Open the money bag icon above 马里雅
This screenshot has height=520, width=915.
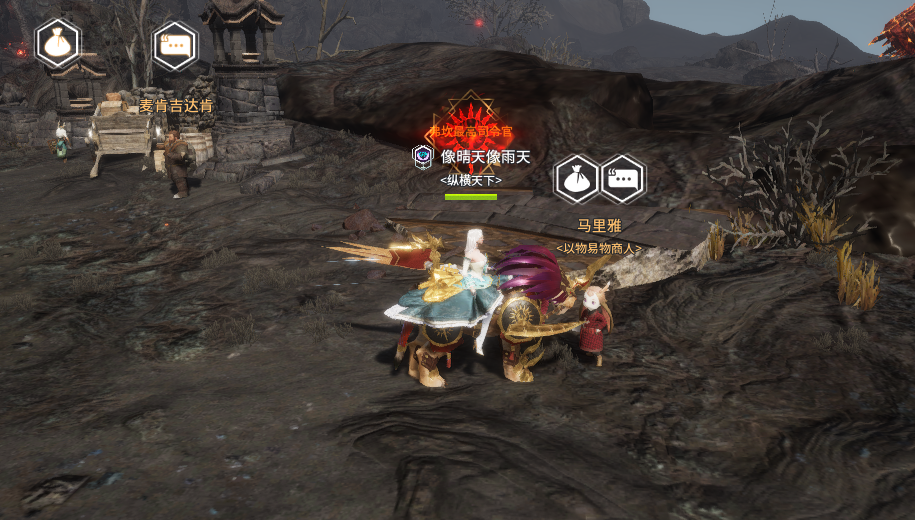point(577,179)
